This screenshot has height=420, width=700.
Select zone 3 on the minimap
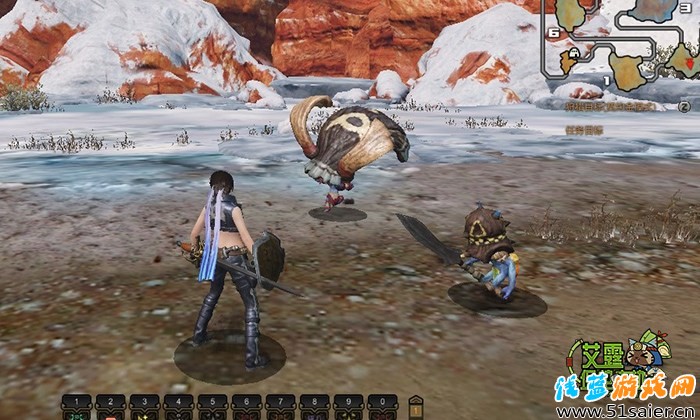tap(685, 7)
